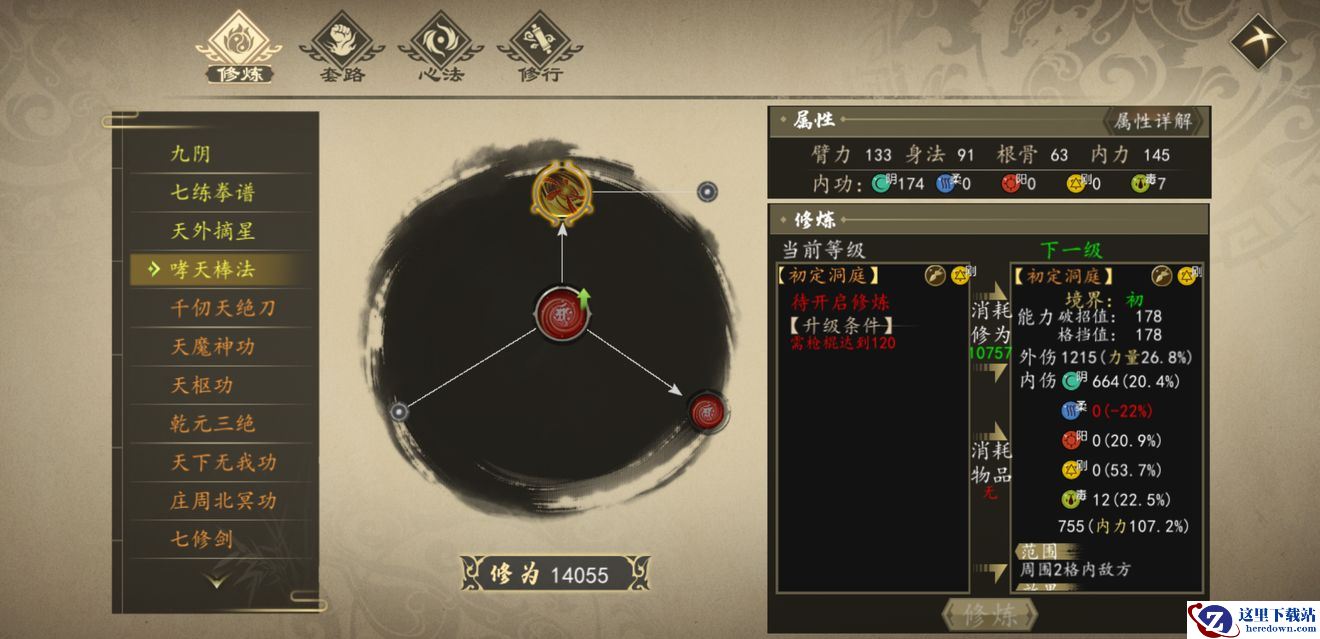The height and width of the screenshot is (639, 1320).
Task: Click the 修炼 cultivate button
Action: pyautogui.click(x=988, y=615)
